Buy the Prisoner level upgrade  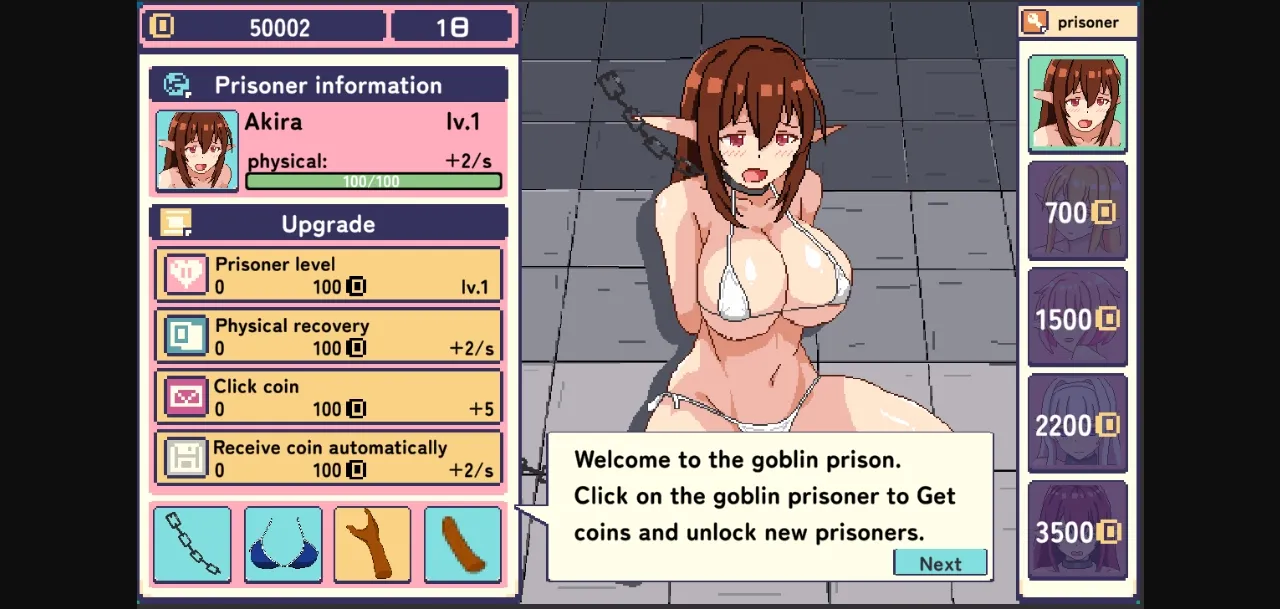click(x=328, y=275)
